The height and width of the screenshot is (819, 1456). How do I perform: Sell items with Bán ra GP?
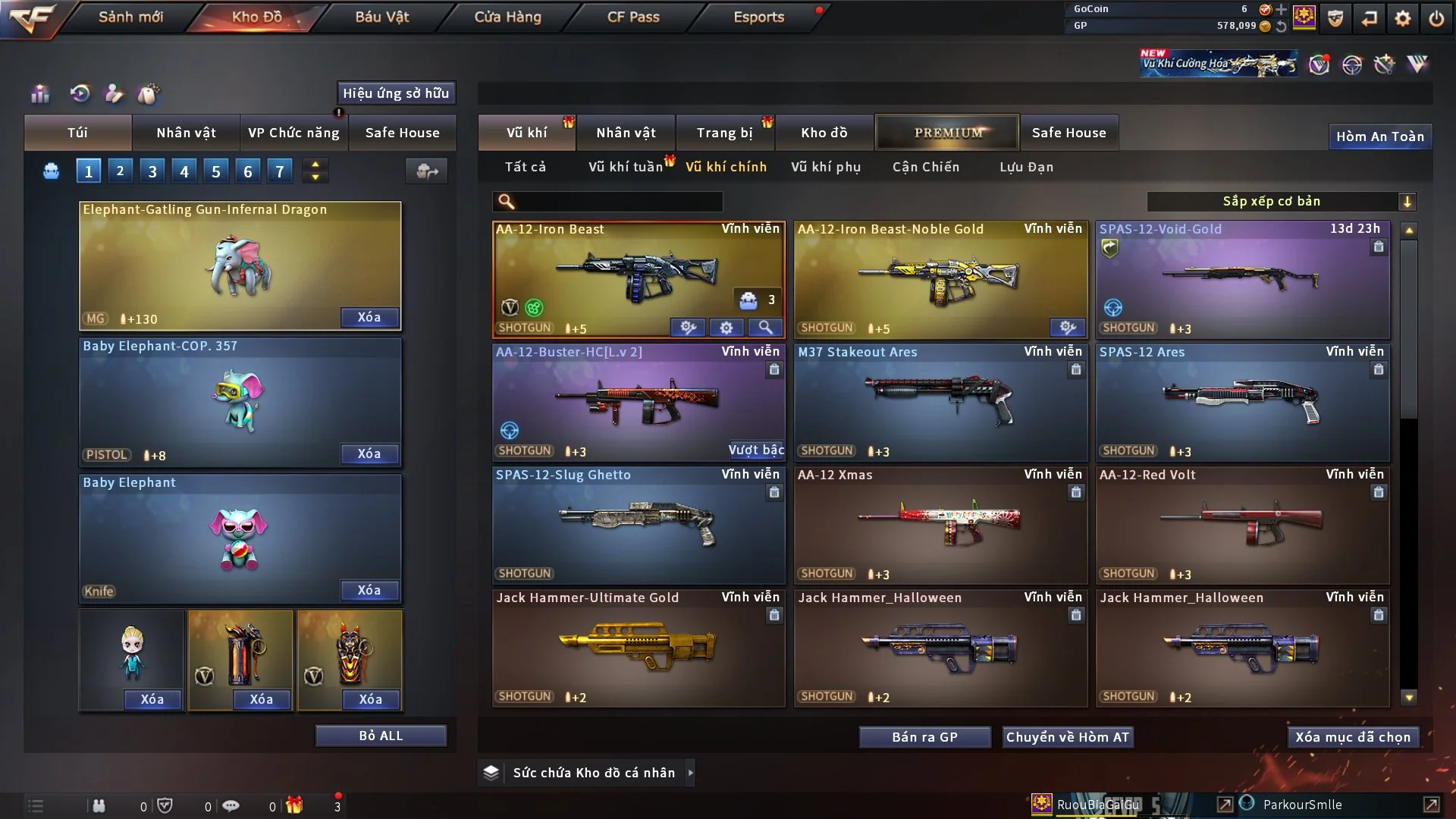tap(924, 737)
